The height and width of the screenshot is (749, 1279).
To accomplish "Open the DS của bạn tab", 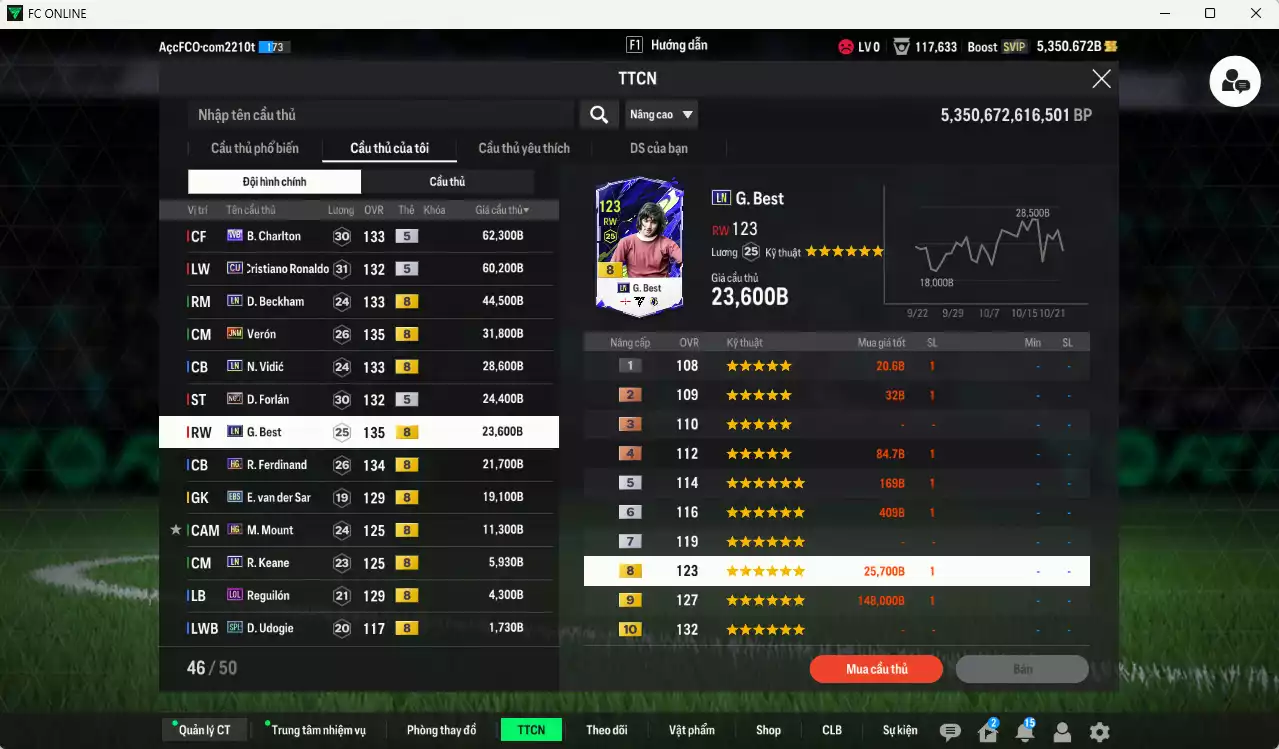I will pos(658,148).
